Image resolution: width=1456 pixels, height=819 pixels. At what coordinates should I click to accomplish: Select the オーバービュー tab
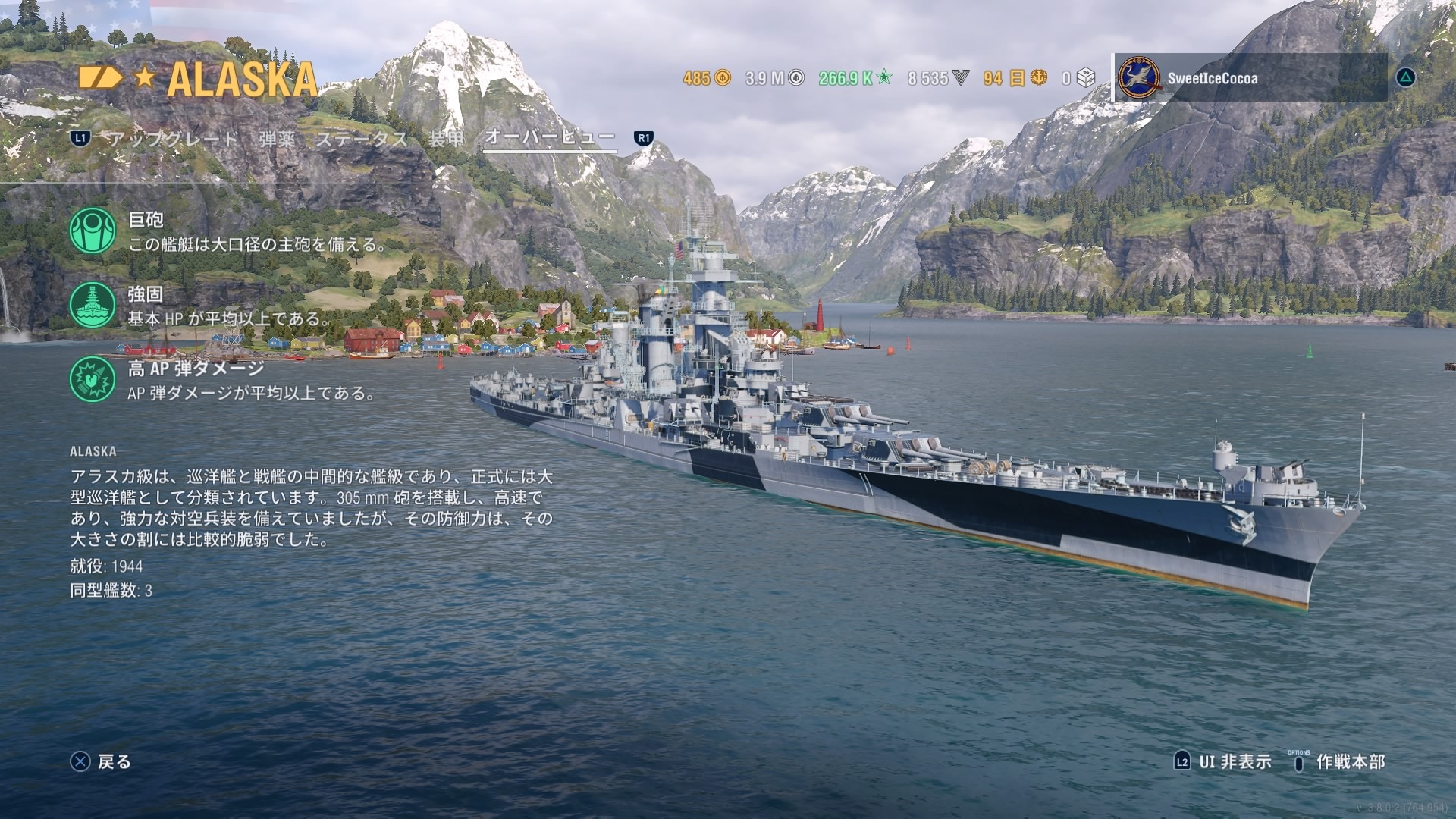(x=550, y=137)
